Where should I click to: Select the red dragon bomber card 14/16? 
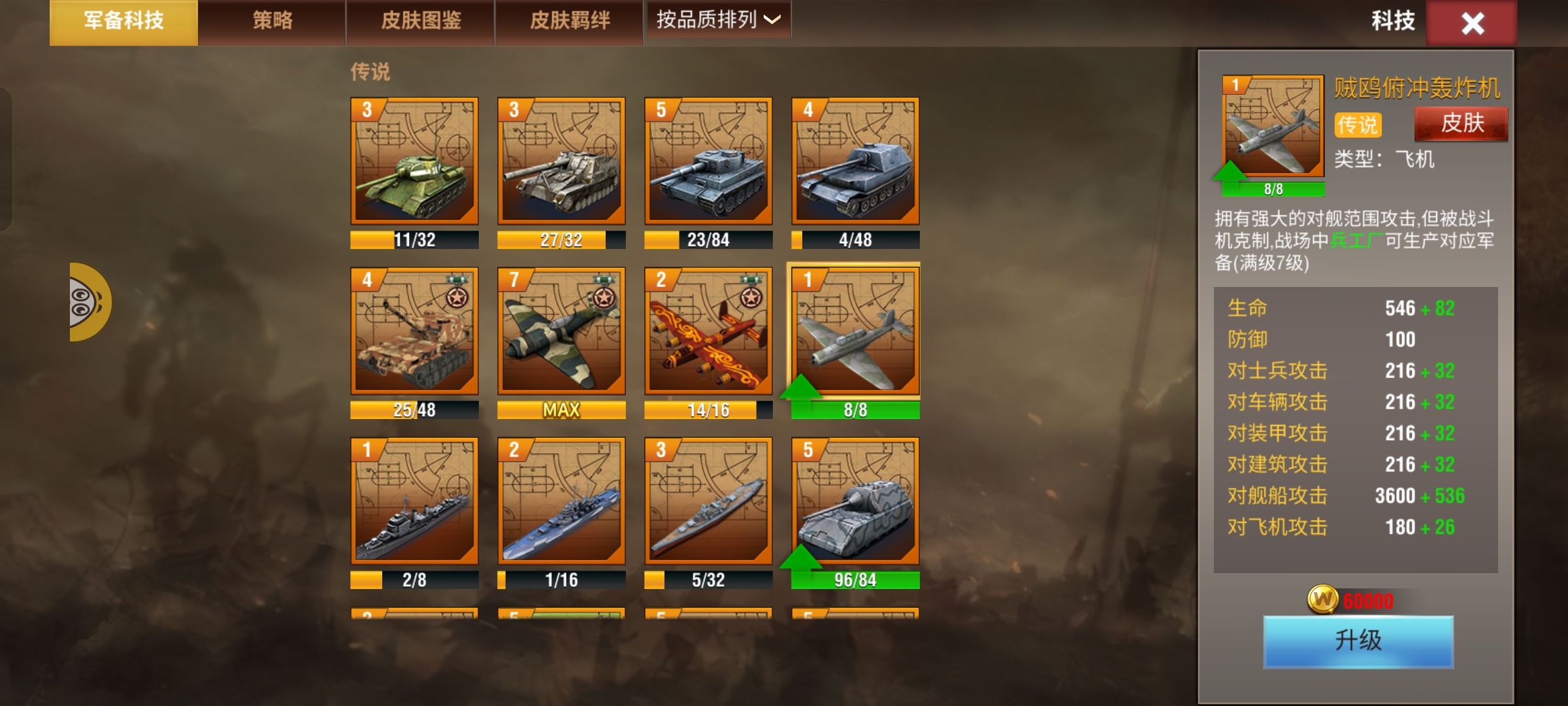708,331
